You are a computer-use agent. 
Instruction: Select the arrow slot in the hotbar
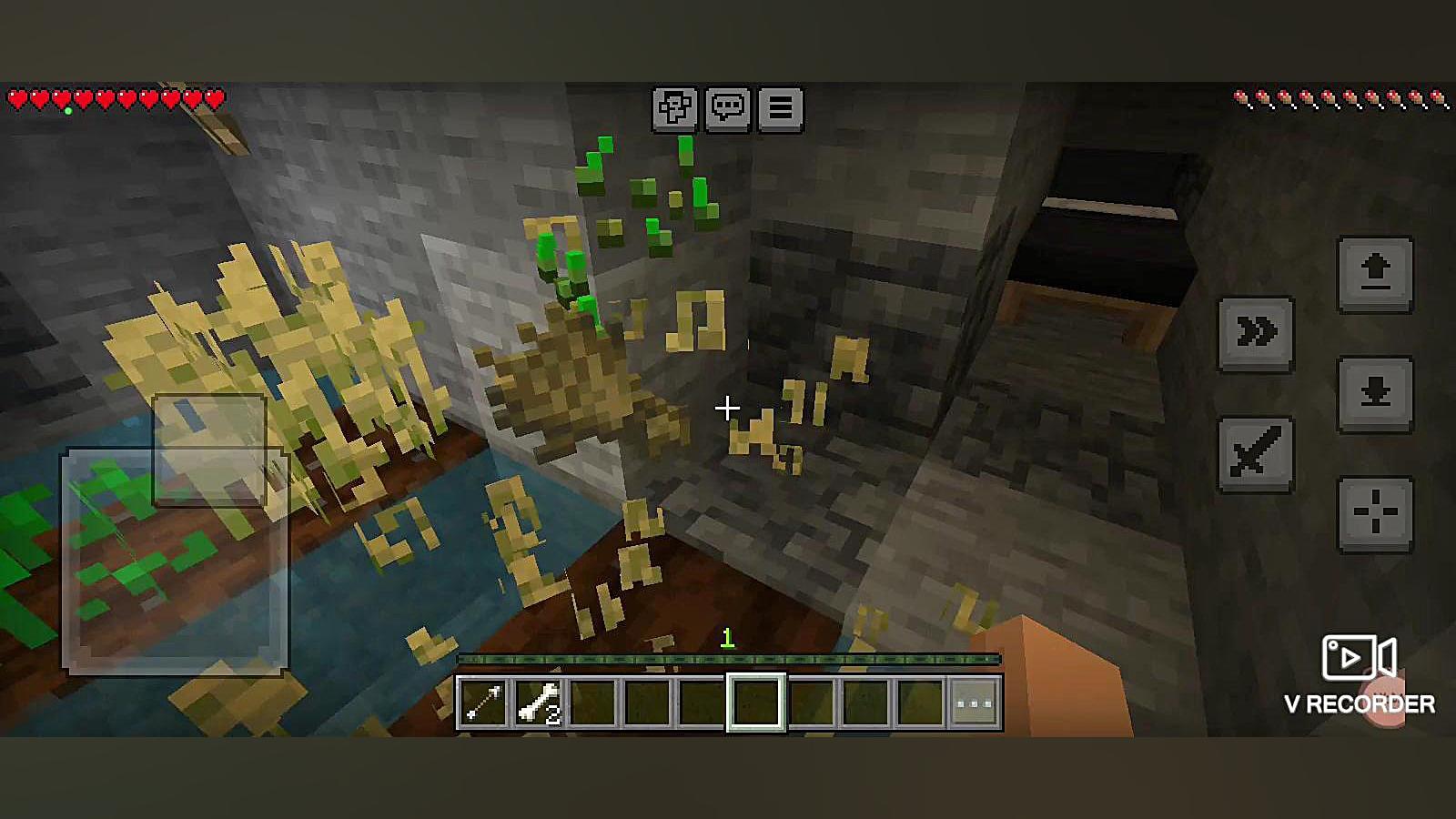[x=483, y=703]
